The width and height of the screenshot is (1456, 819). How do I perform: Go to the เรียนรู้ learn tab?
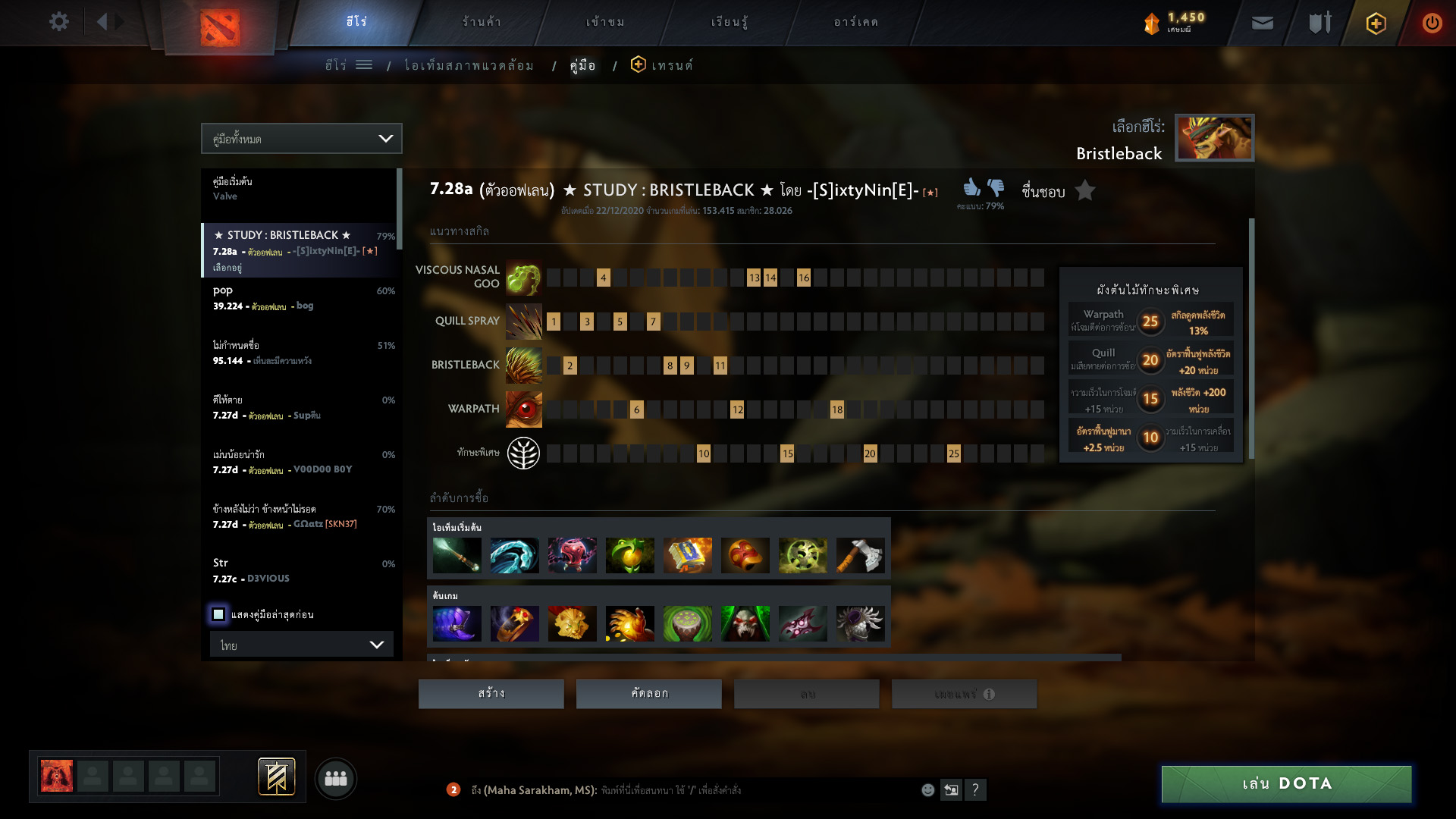pos(730,22)
